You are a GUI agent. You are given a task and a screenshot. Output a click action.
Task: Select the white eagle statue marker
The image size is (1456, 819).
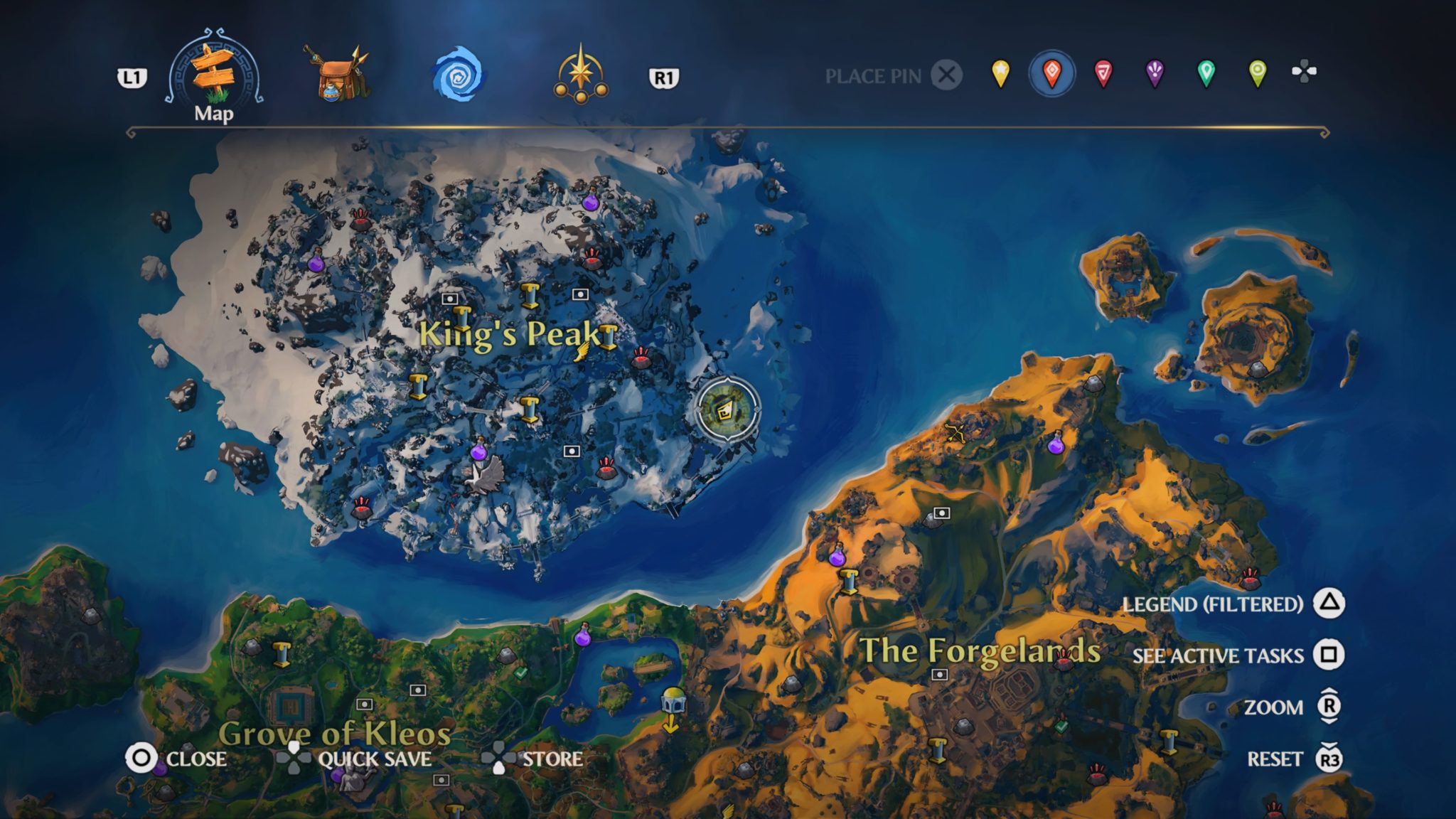pyautogui.click(x=485, y=474)
